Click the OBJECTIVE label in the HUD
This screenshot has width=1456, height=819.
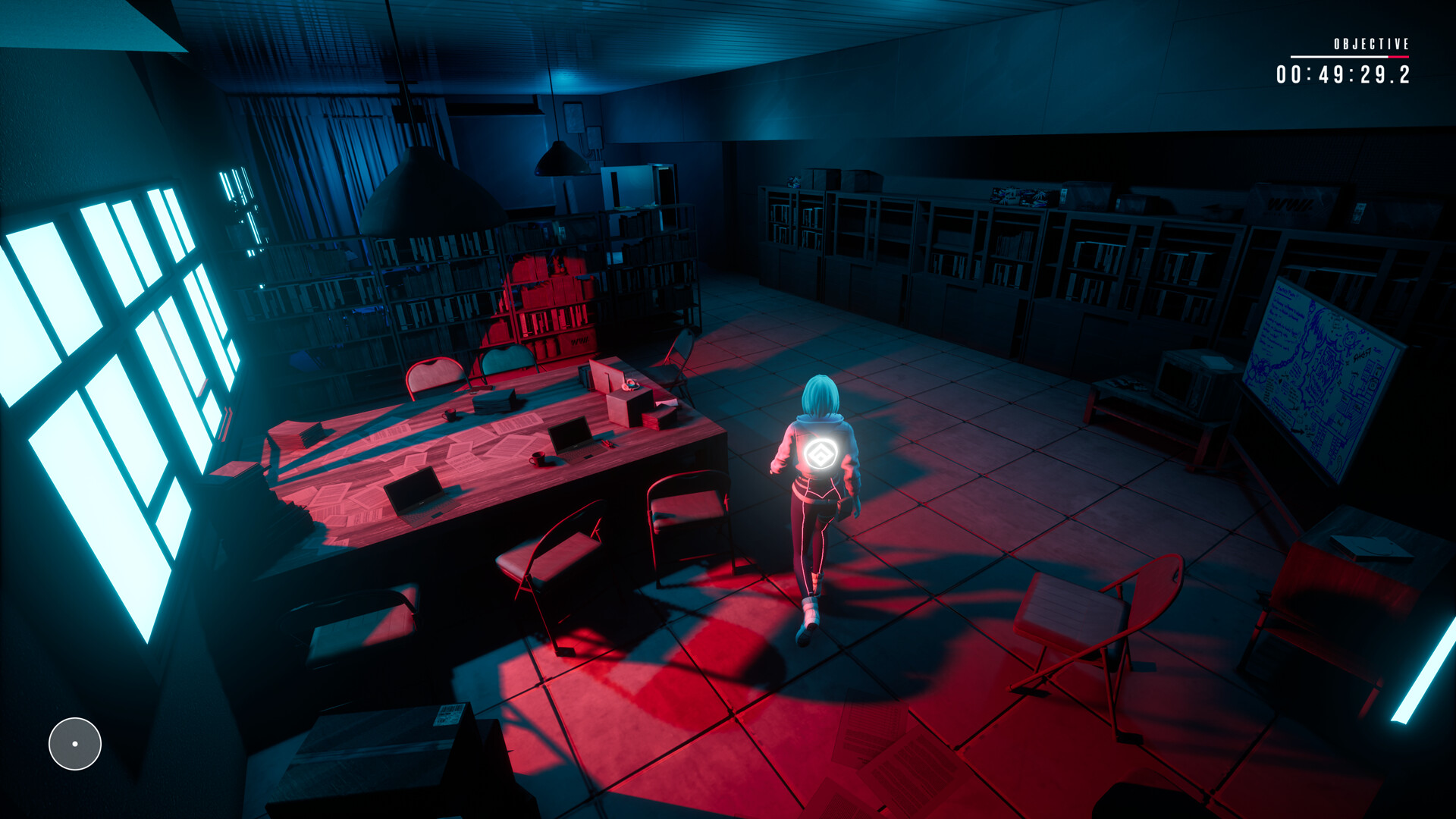pos(1371,43)
